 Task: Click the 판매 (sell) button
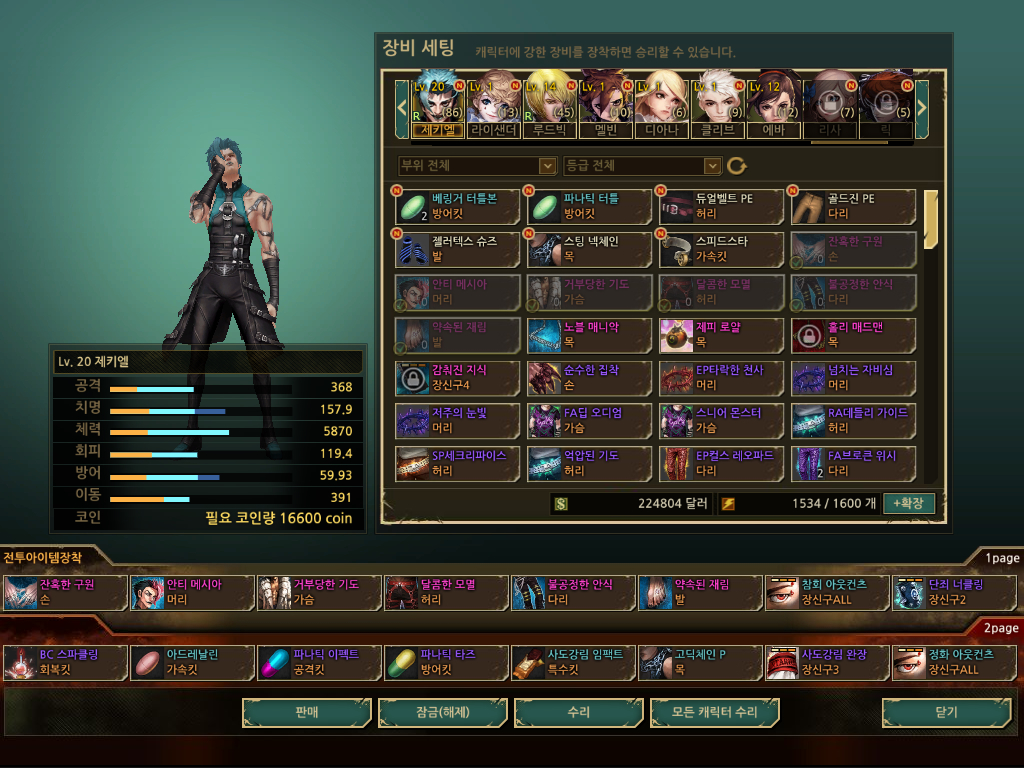coord(306,713)
